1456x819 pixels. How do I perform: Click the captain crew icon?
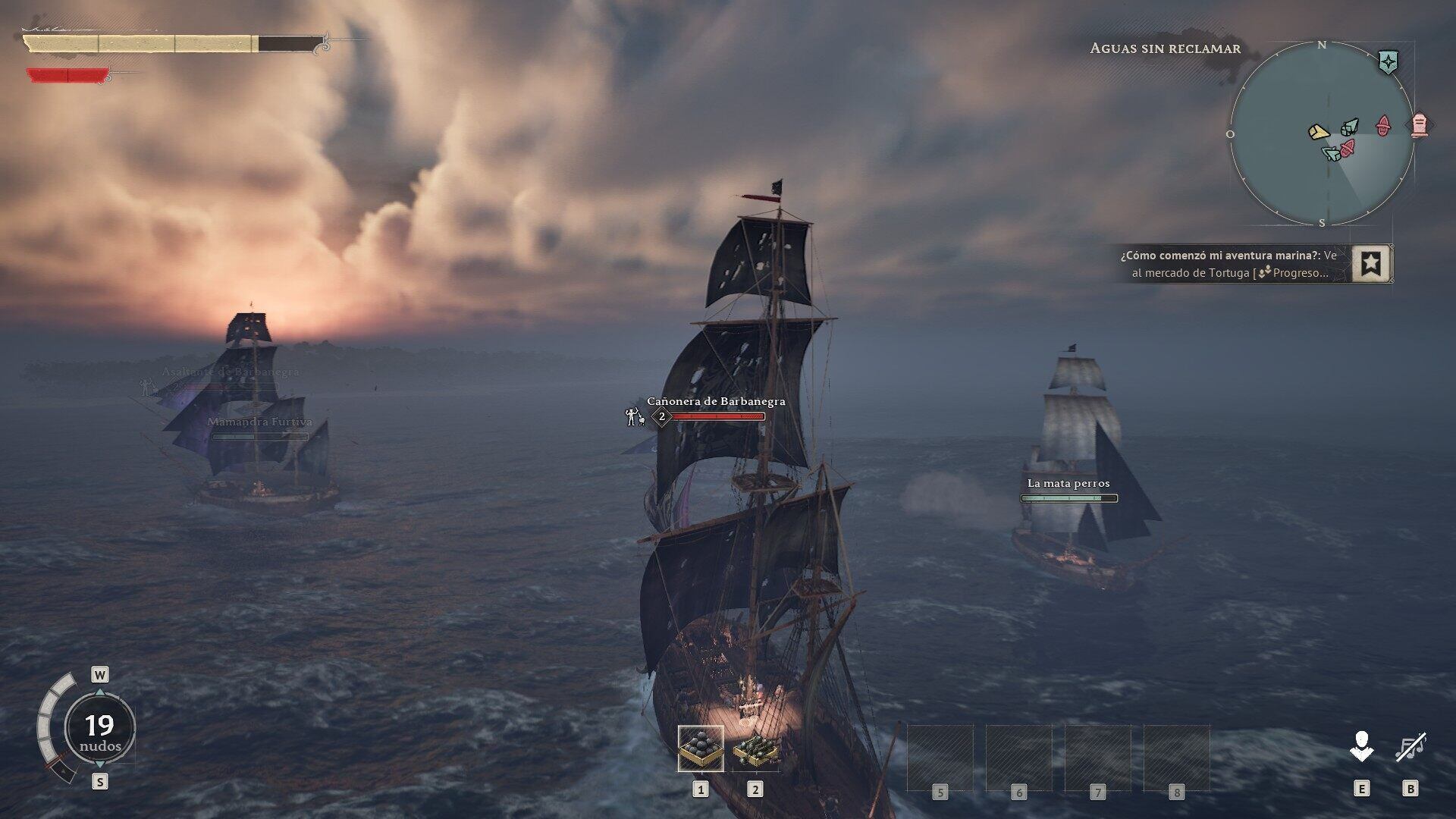pyautogui.click(x=1361, y=748)
